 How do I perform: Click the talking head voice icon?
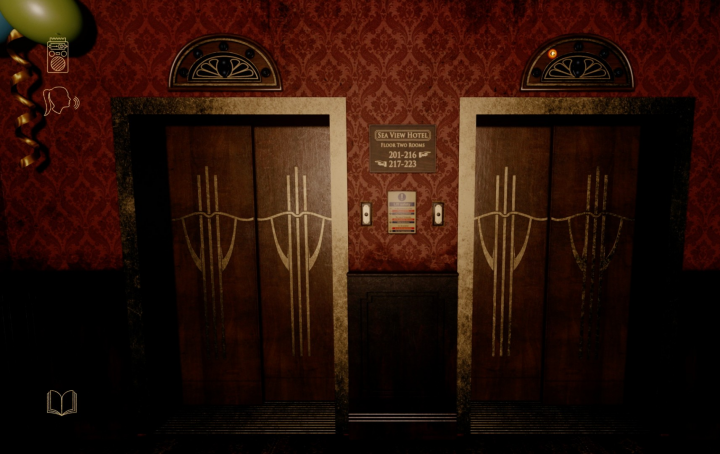point(59,101)
